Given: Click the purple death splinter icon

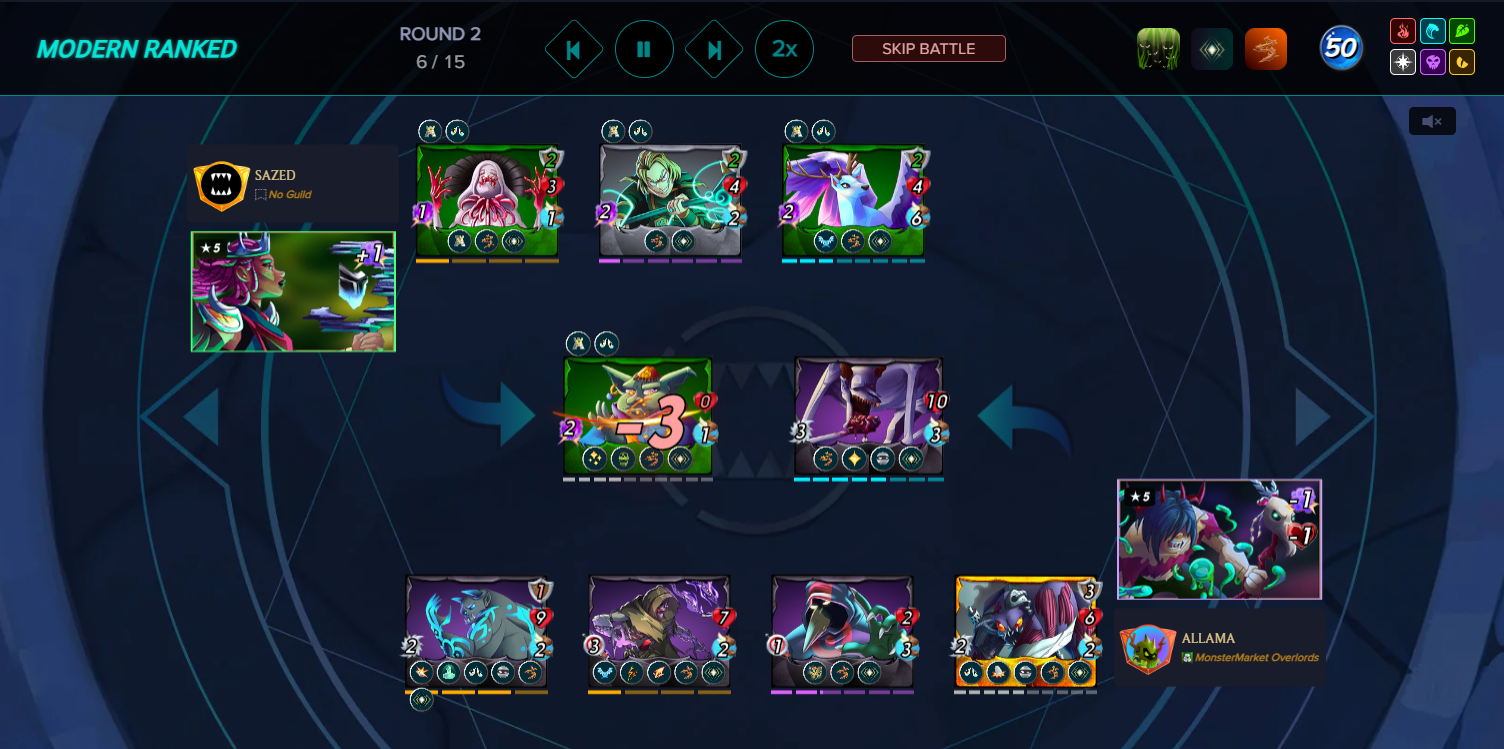Looking at the screenshot, I should (x=1432, y=62).
